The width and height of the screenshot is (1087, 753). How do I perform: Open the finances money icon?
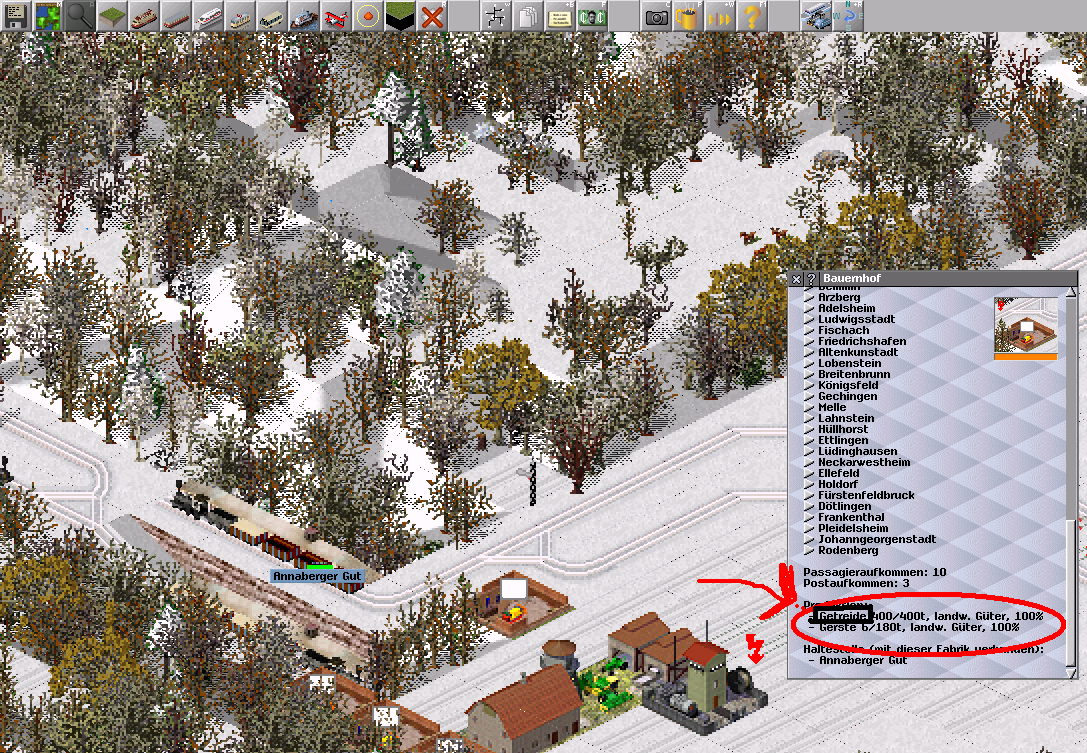pos(592,16)
